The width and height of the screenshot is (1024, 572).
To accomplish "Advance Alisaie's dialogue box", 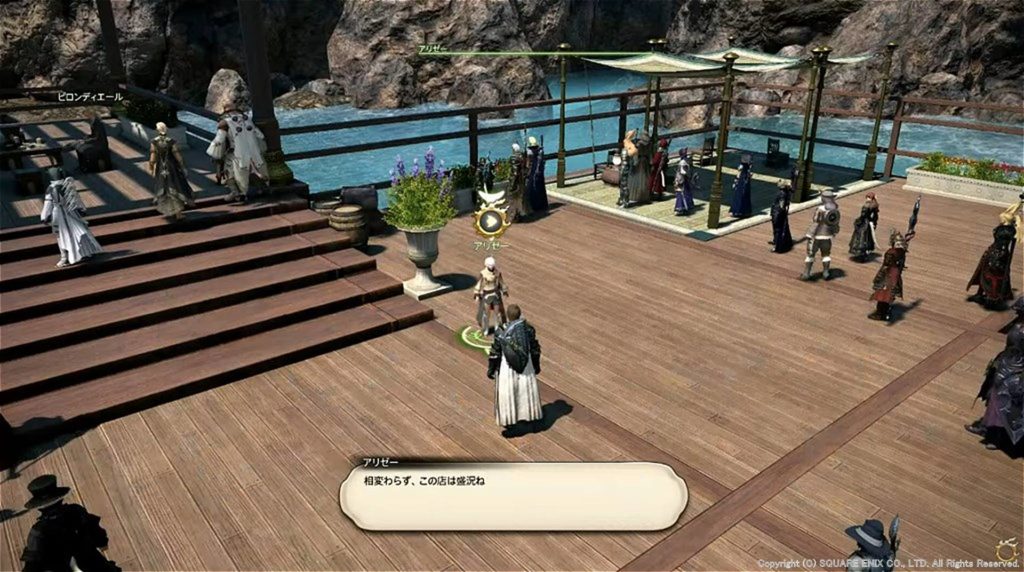I will (512, 496).
